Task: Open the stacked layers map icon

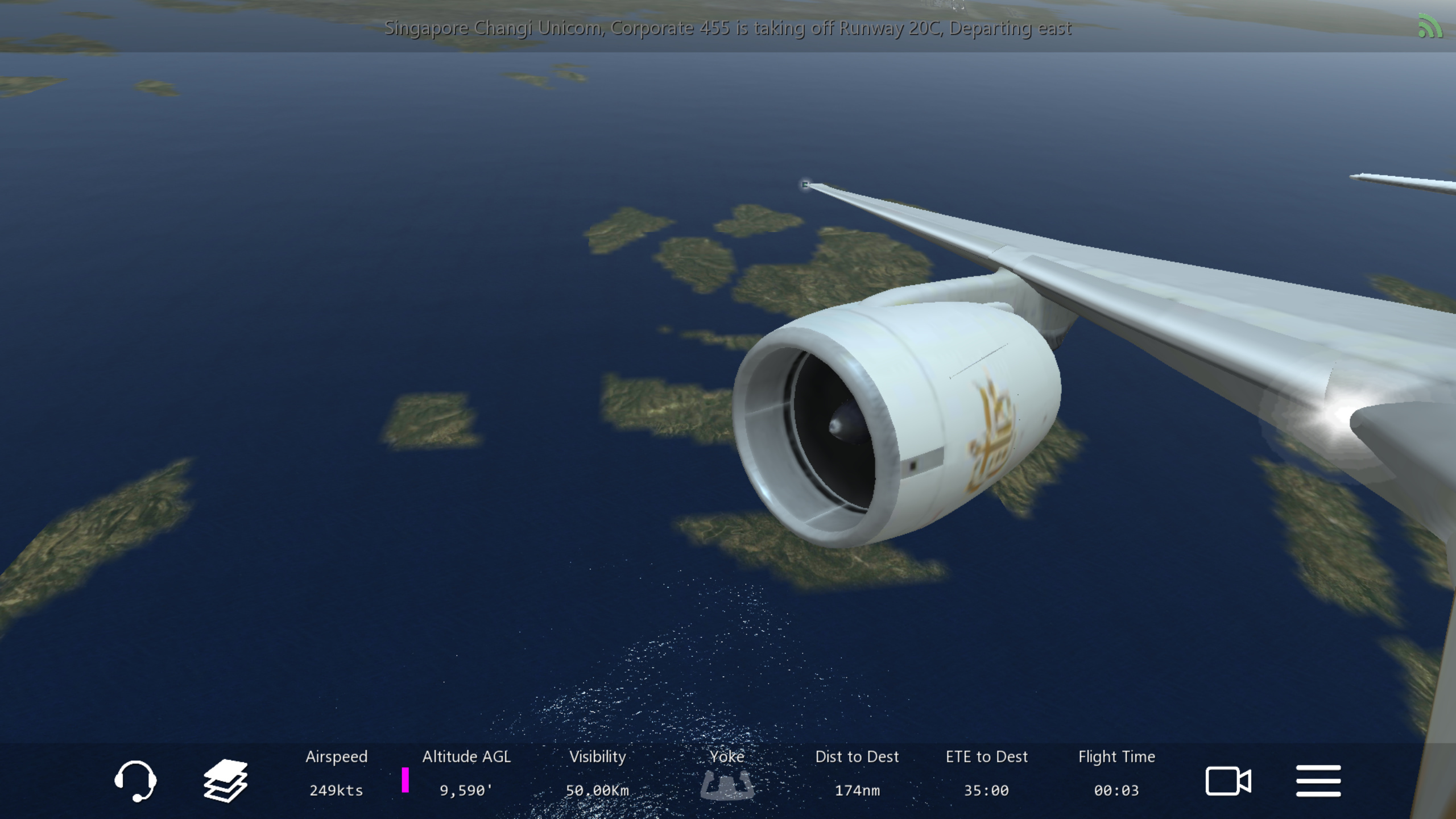Action: (x=225, y=780)
